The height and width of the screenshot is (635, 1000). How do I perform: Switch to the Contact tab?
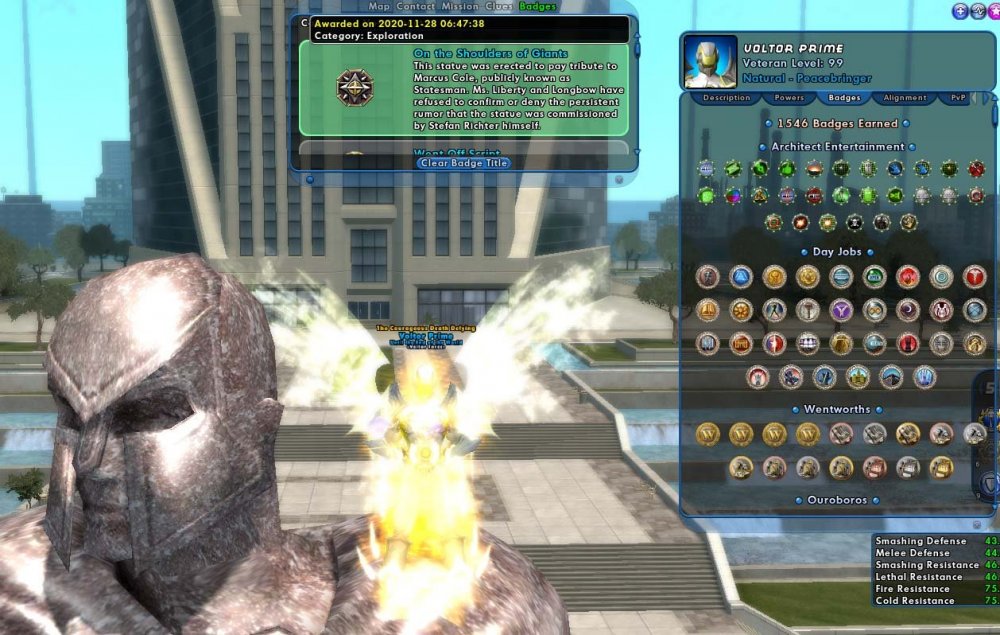pos(415,6)
